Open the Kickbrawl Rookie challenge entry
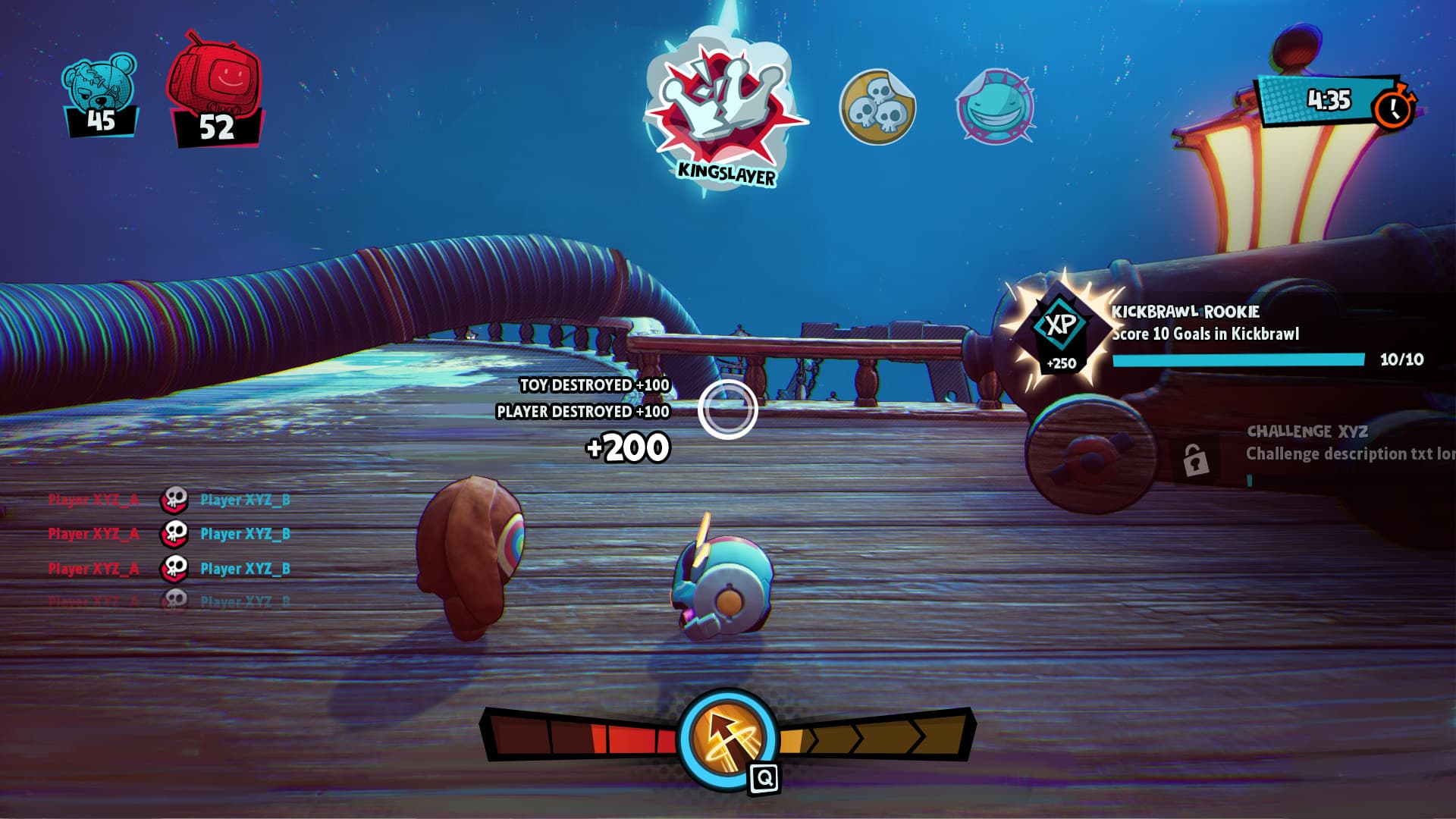Viewport: 1456px width, 819px height. coord(1228,334)
